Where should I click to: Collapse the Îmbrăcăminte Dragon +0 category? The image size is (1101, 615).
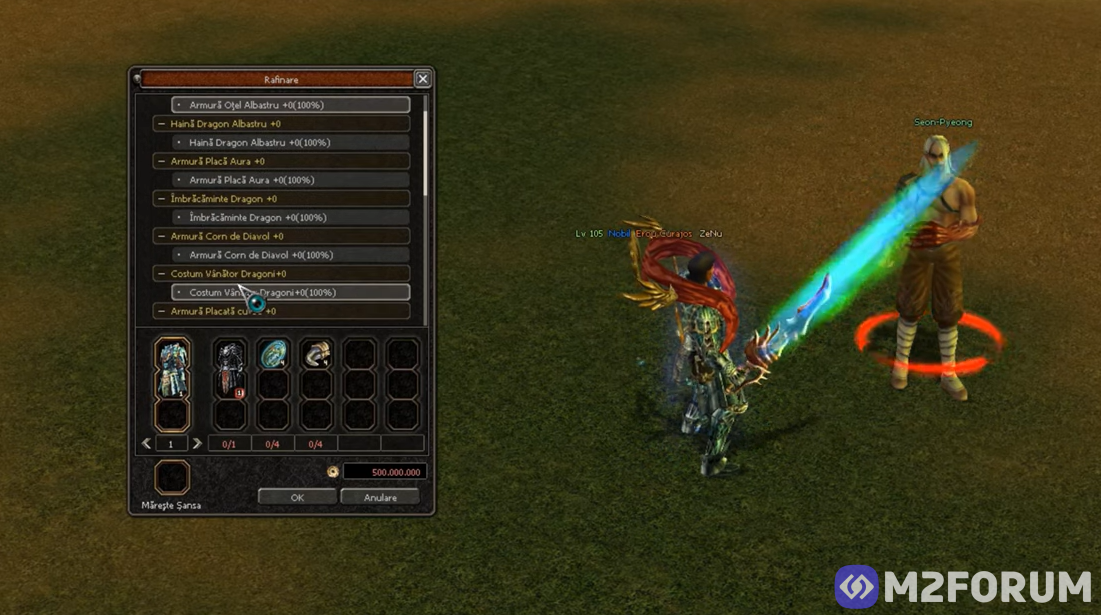click(x=162, y=199)
